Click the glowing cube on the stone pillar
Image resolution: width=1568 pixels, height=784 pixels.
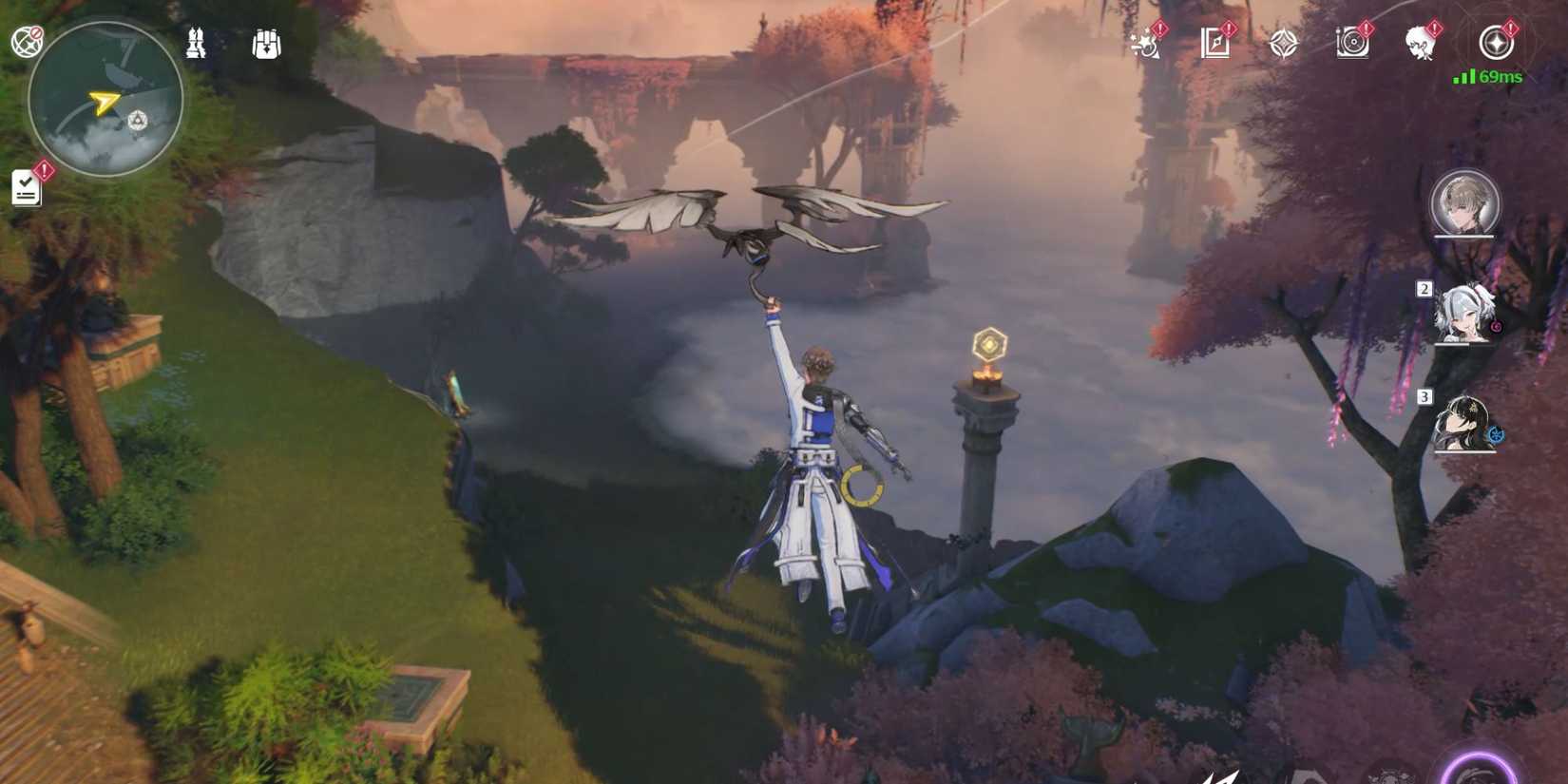click(987, 344)
